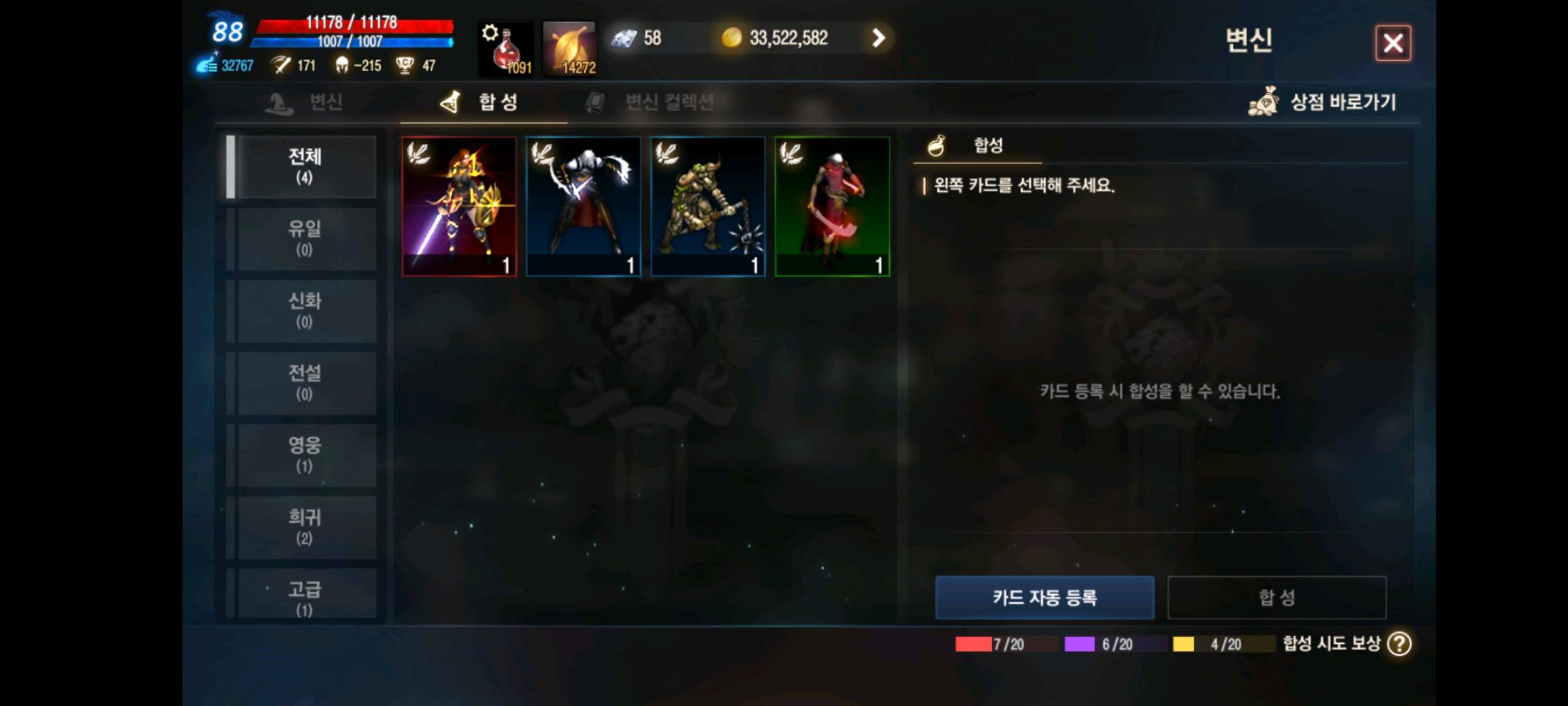Select the 희귀 (2) category filter
The width and height of the screenshot is (1568, 706).
coord(304,528)
